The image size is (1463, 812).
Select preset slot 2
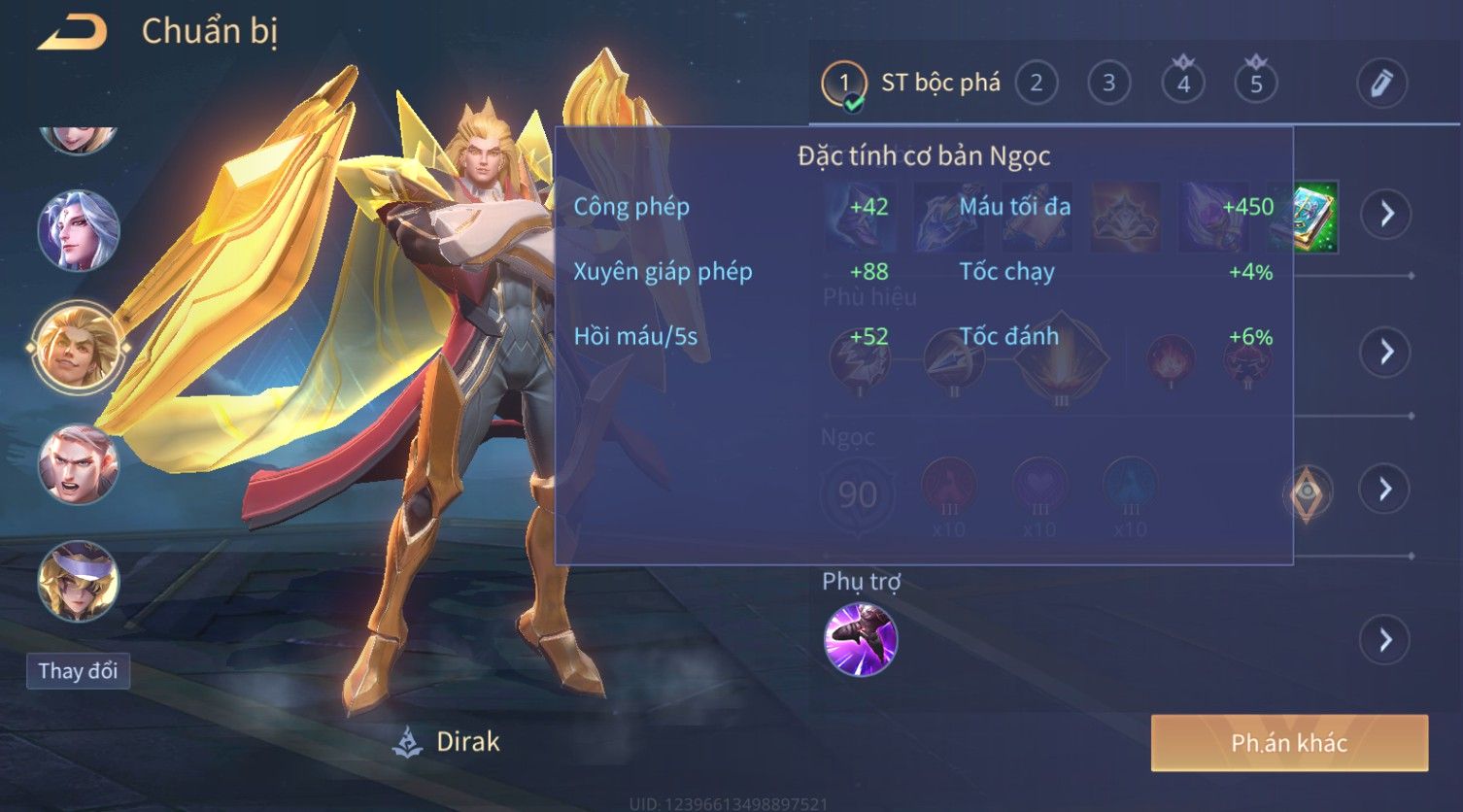1037,84
